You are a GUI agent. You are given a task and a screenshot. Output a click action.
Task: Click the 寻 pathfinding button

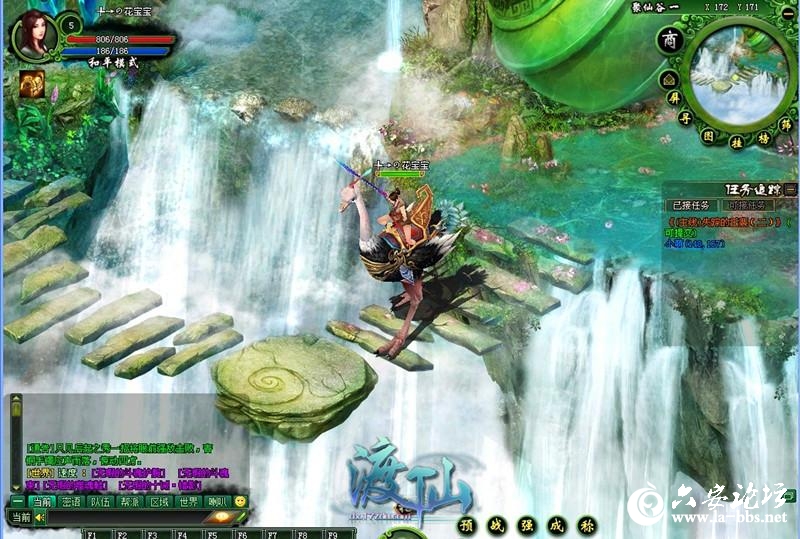pos(685,118)
